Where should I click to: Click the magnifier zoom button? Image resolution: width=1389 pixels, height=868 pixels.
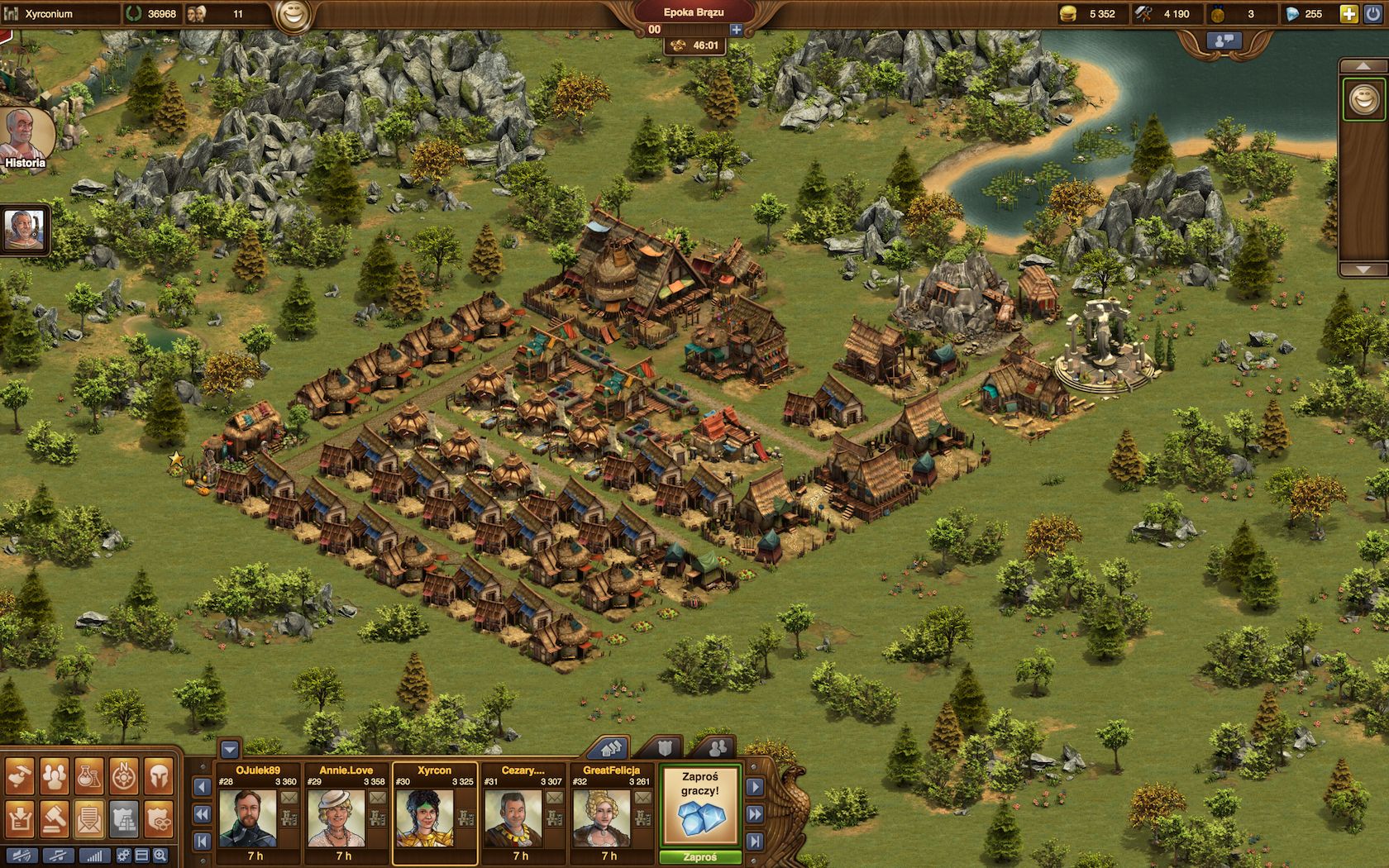(160, 856)
